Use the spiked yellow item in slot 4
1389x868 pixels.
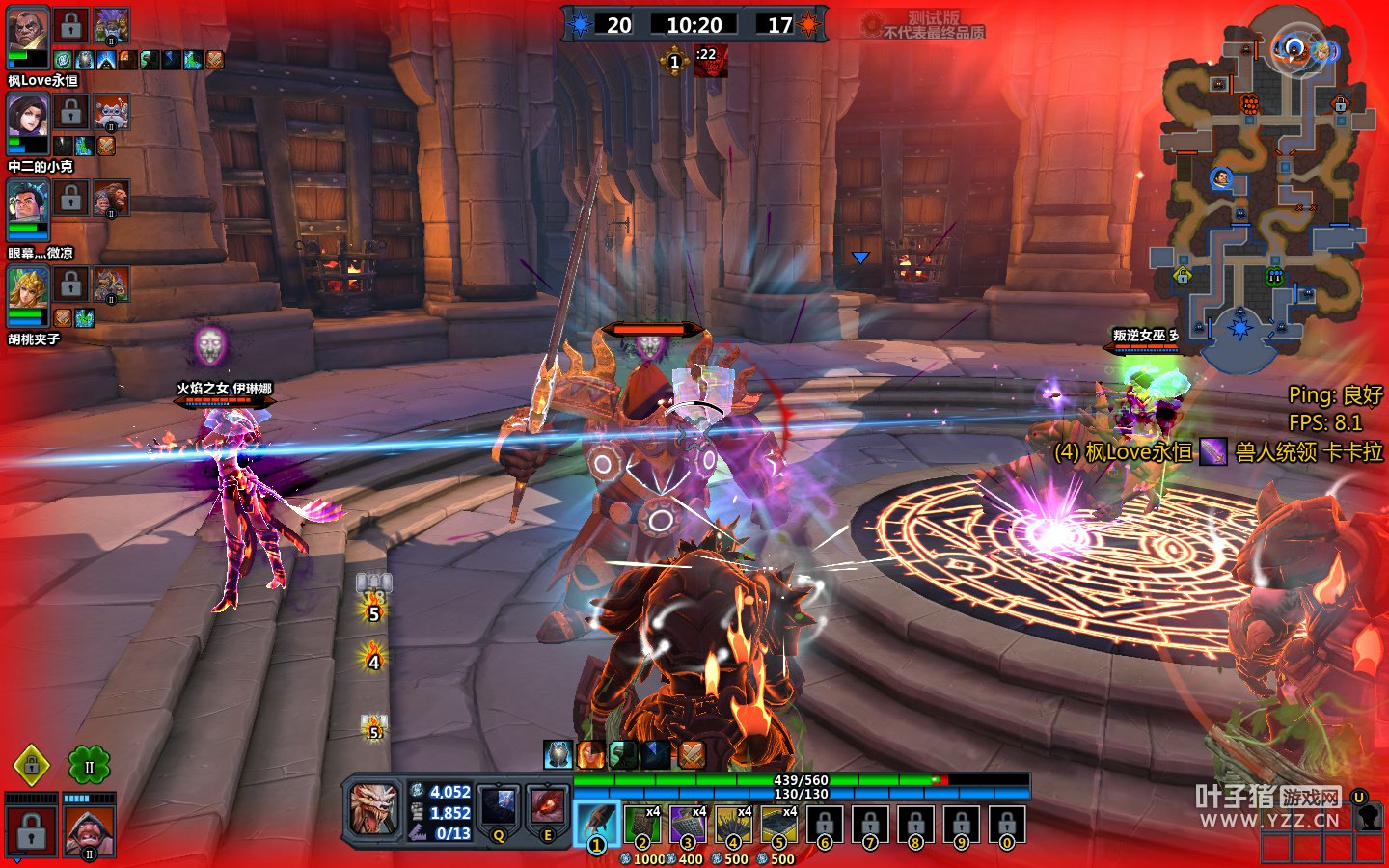point(733,823)
